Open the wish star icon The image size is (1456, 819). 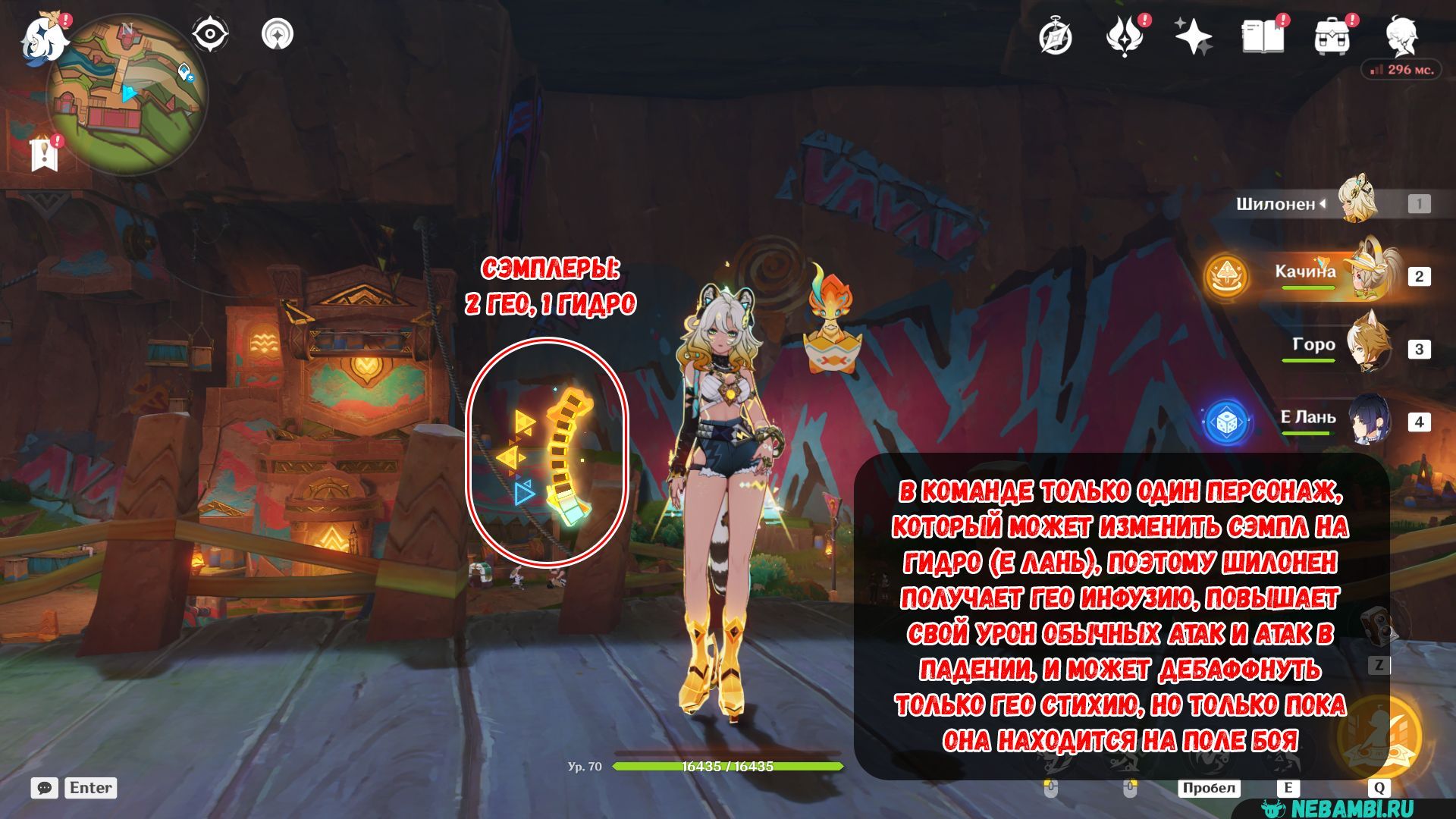point(1193,37)
